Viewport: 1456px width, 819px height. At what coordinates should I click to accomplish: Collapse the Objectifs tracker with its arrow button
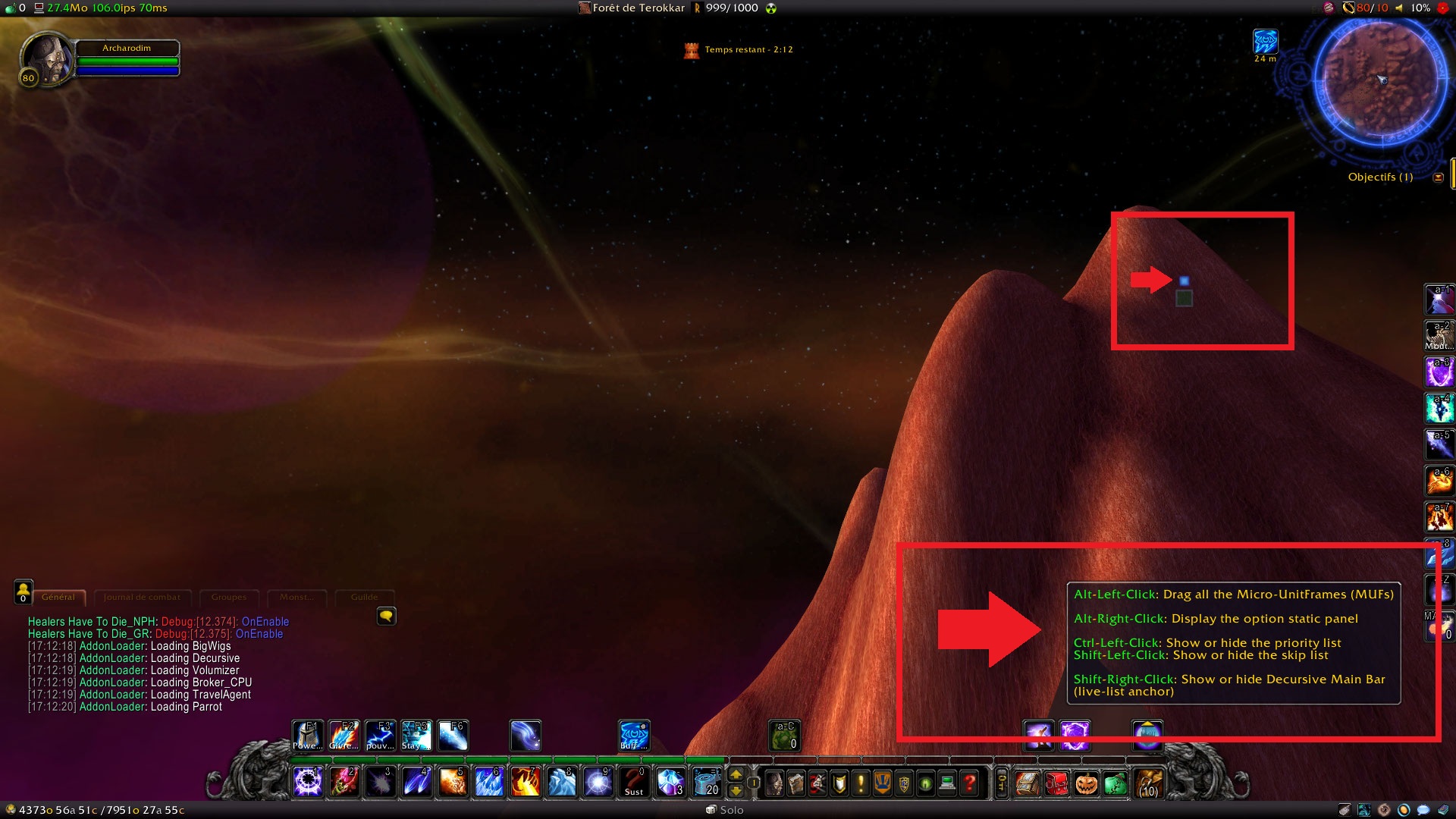click(1439, 177)
